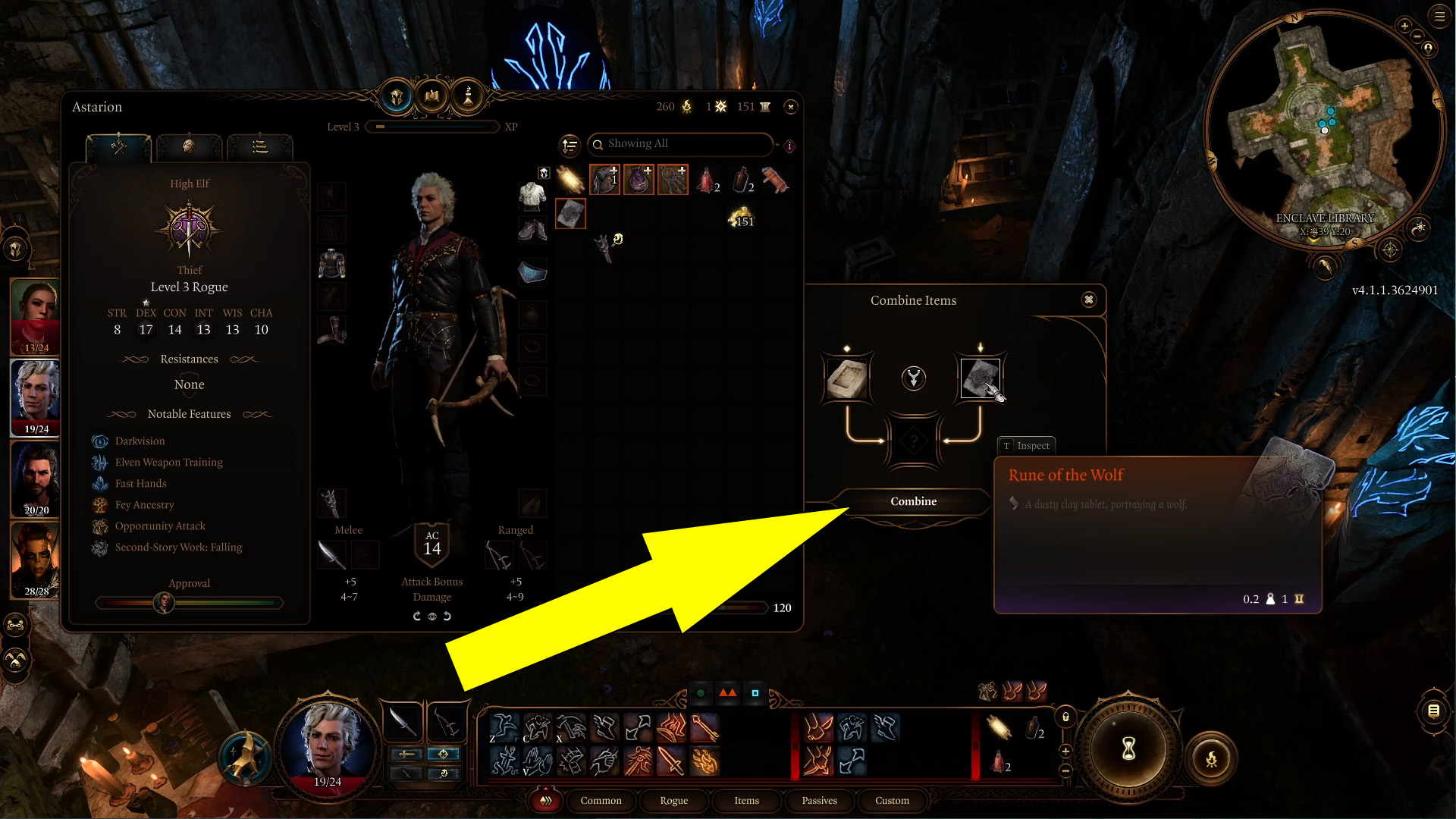Screen dimensions: 1456x819
Task: Enable the green circle stance toggle
Action: [x=699, y=692]
